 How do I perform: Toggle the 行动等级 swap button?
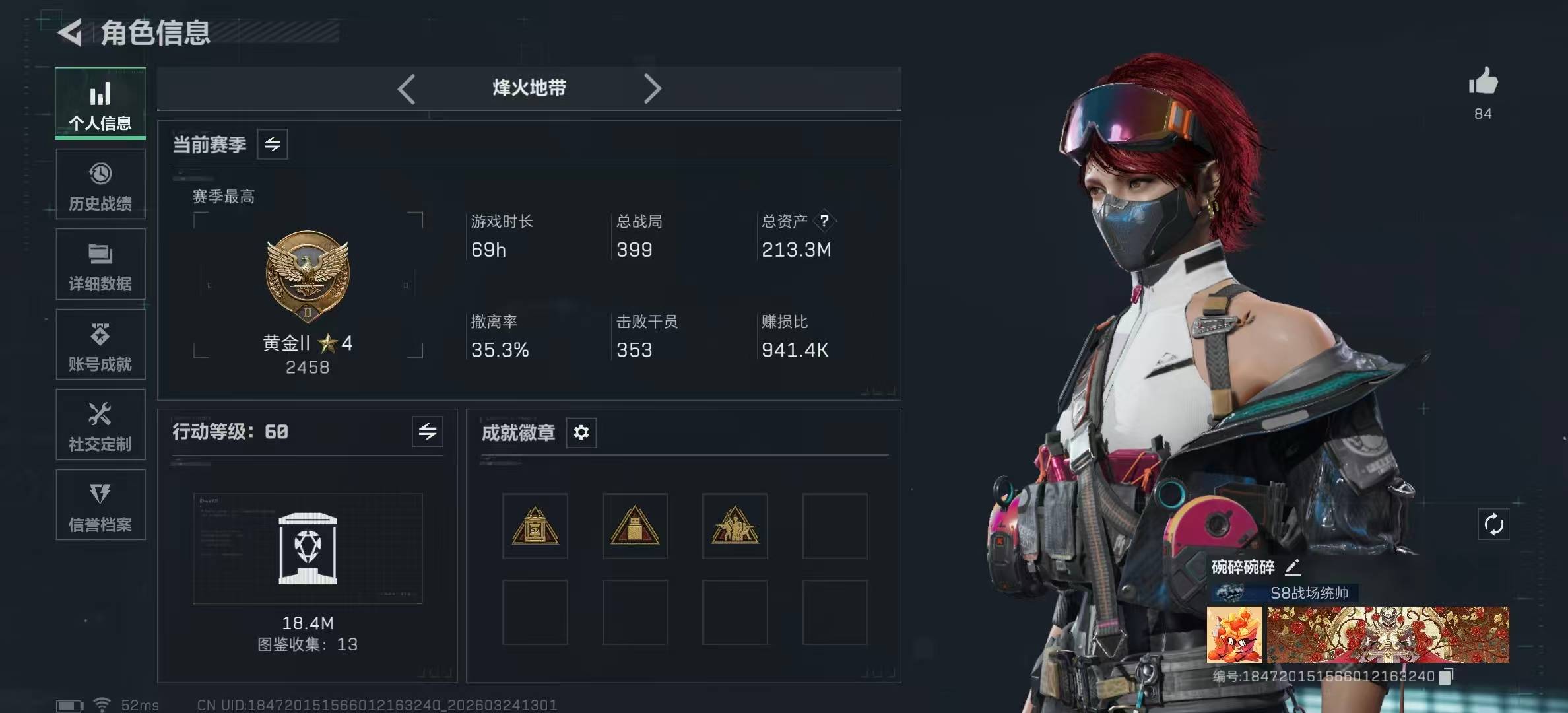click(x=428, y=432)
